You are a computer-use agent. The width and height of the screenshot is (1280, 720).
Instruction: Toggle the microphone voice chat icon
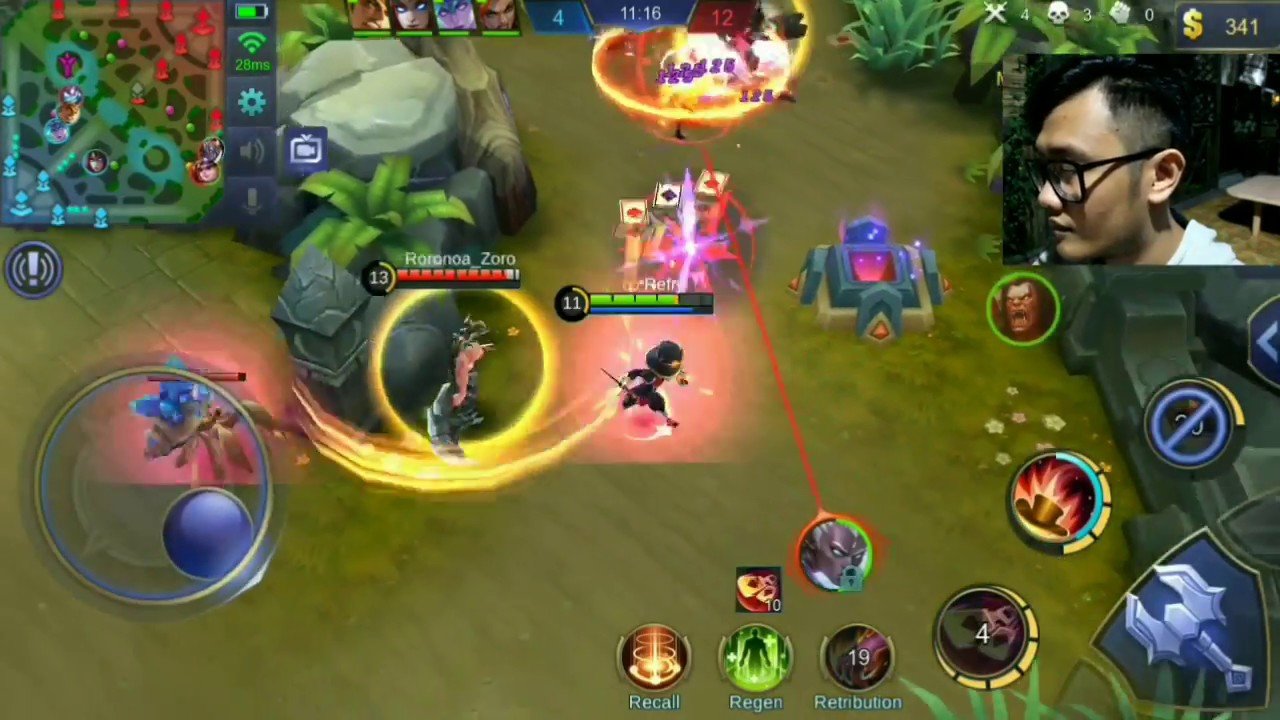pos(252,199)
